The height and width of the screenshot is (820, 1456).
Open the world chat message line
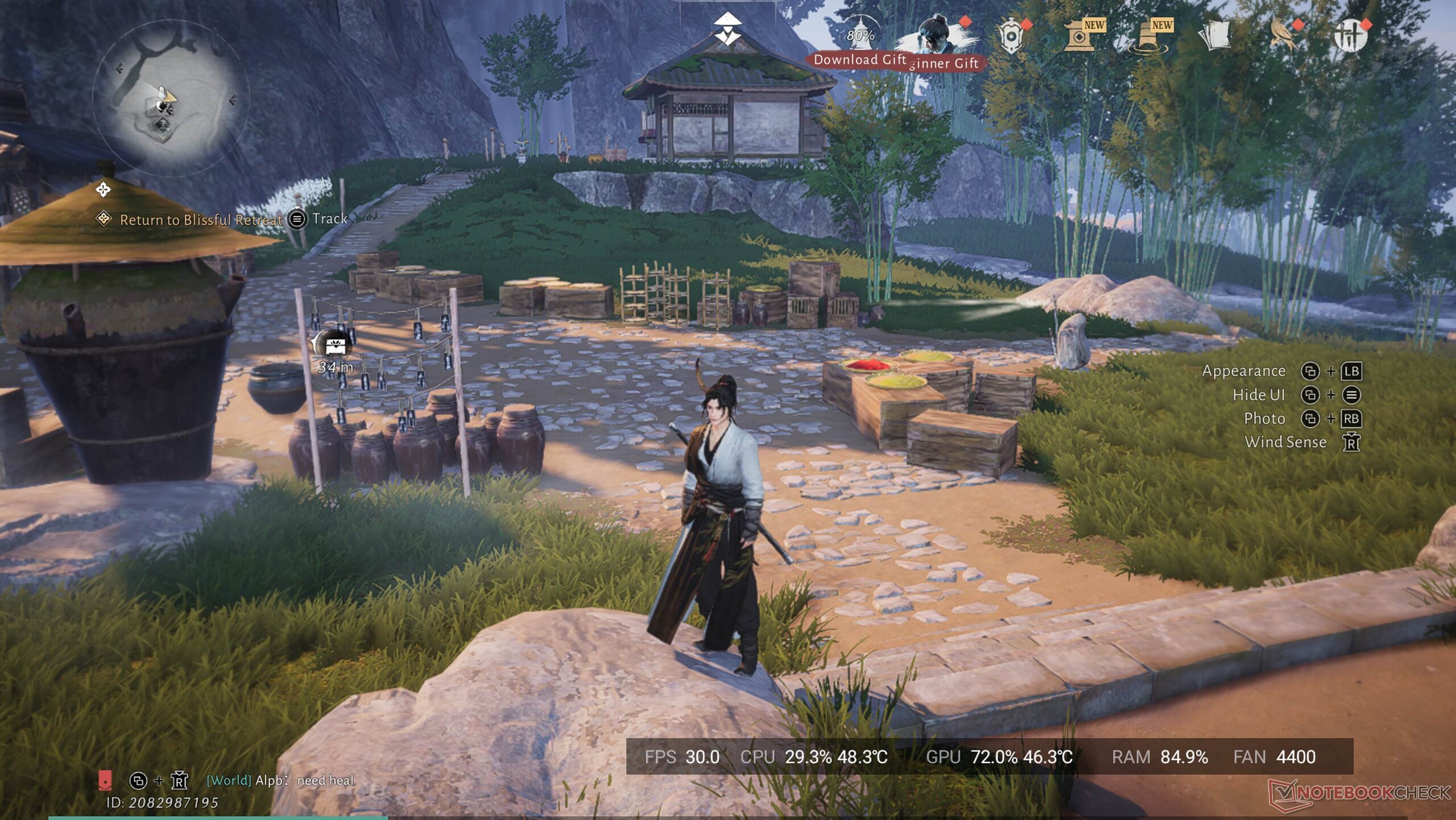280,780
